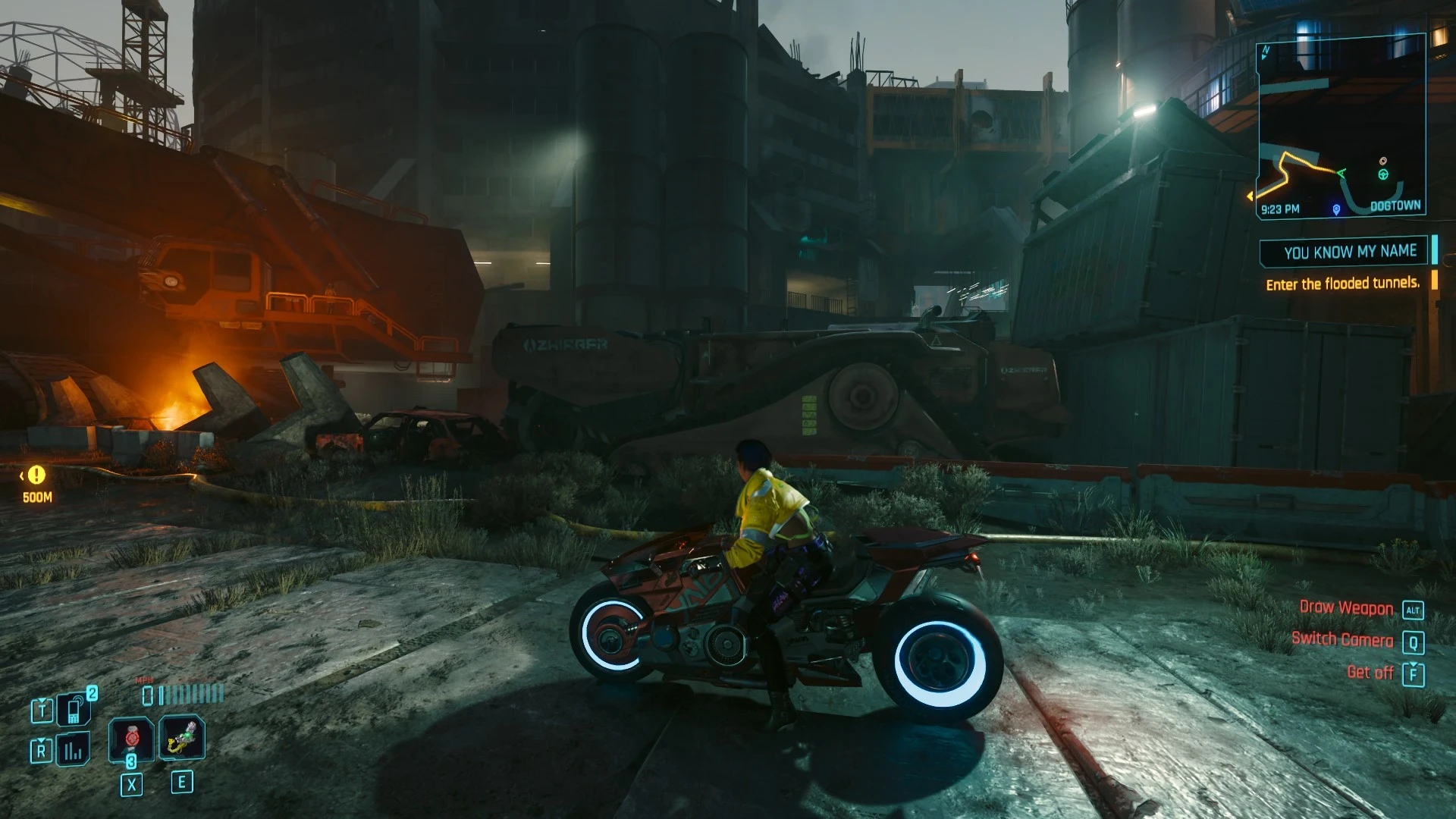Enable the player position arrow on the minimap
Viewport: 1456px width, 819px height.
(x=1342, y=174)
